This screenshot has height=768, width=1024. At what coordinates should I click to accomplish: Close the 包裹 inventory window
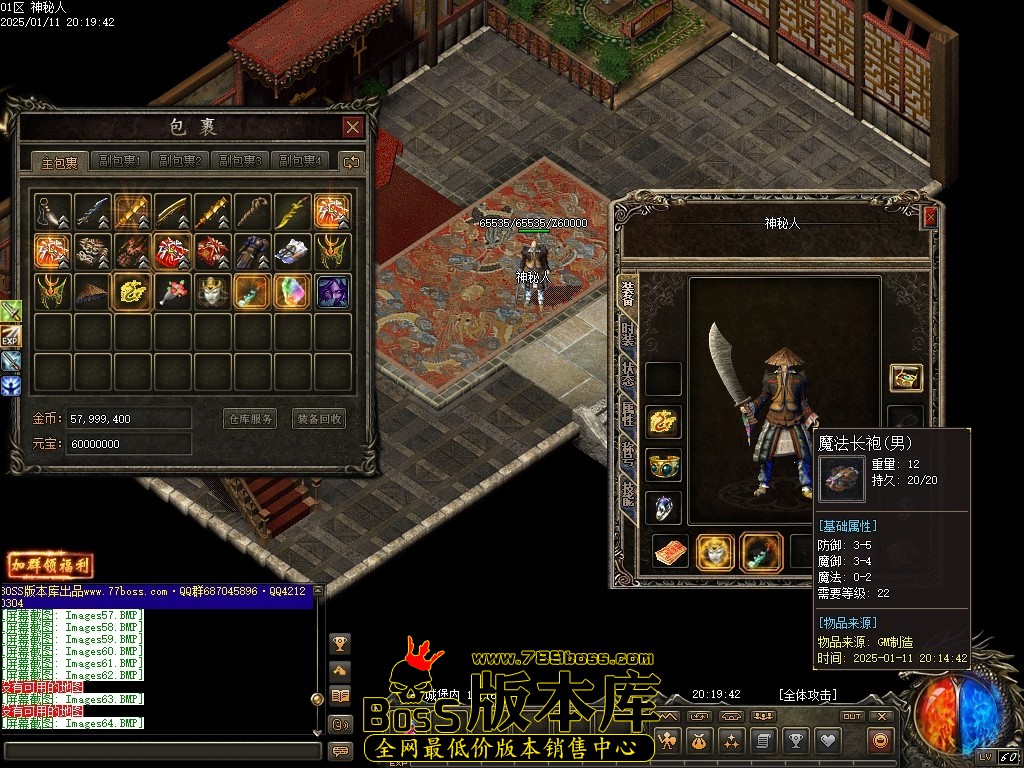[x=352, y=127]
